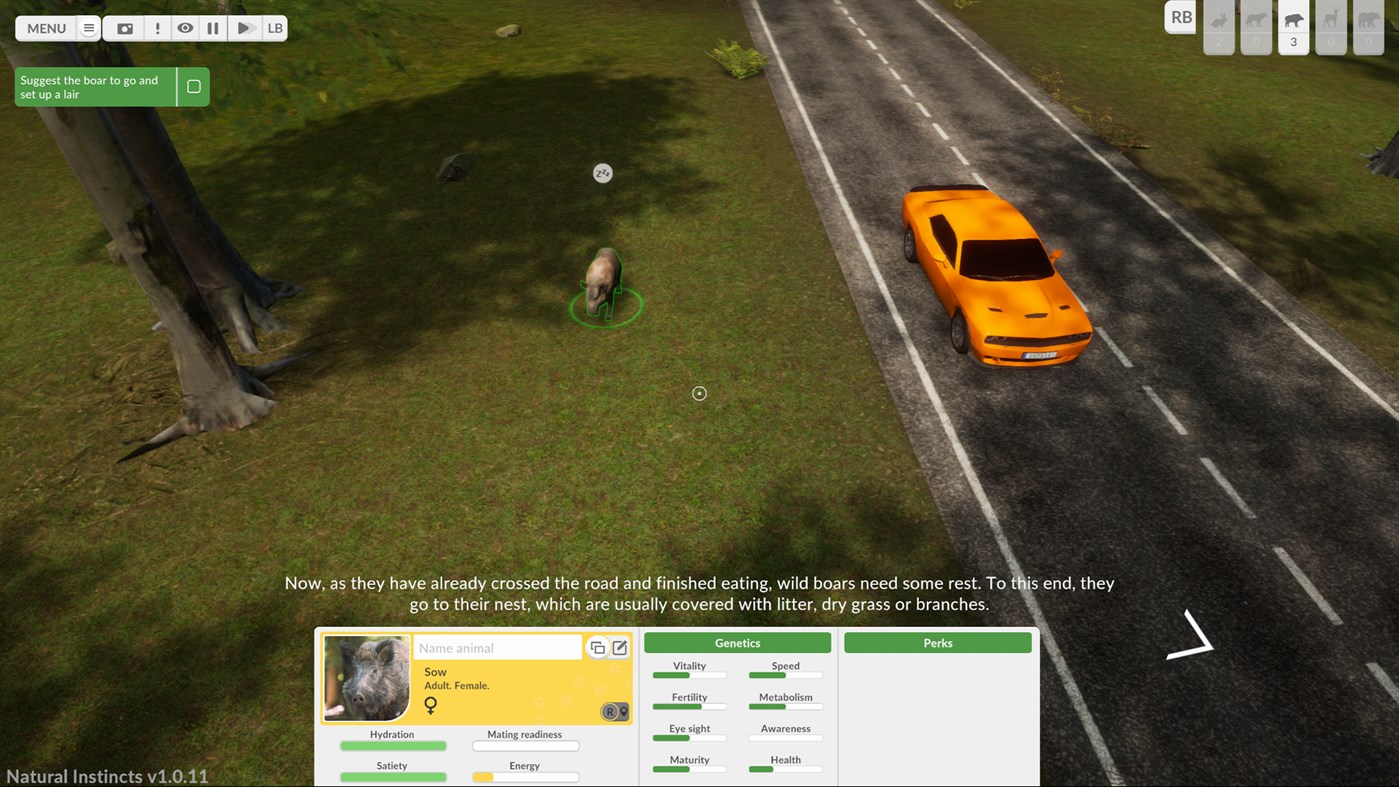This screenshot has width=1399, height=787.
Task: Toggle the eye view icon in the toolbar
Action: pos(185,28)
